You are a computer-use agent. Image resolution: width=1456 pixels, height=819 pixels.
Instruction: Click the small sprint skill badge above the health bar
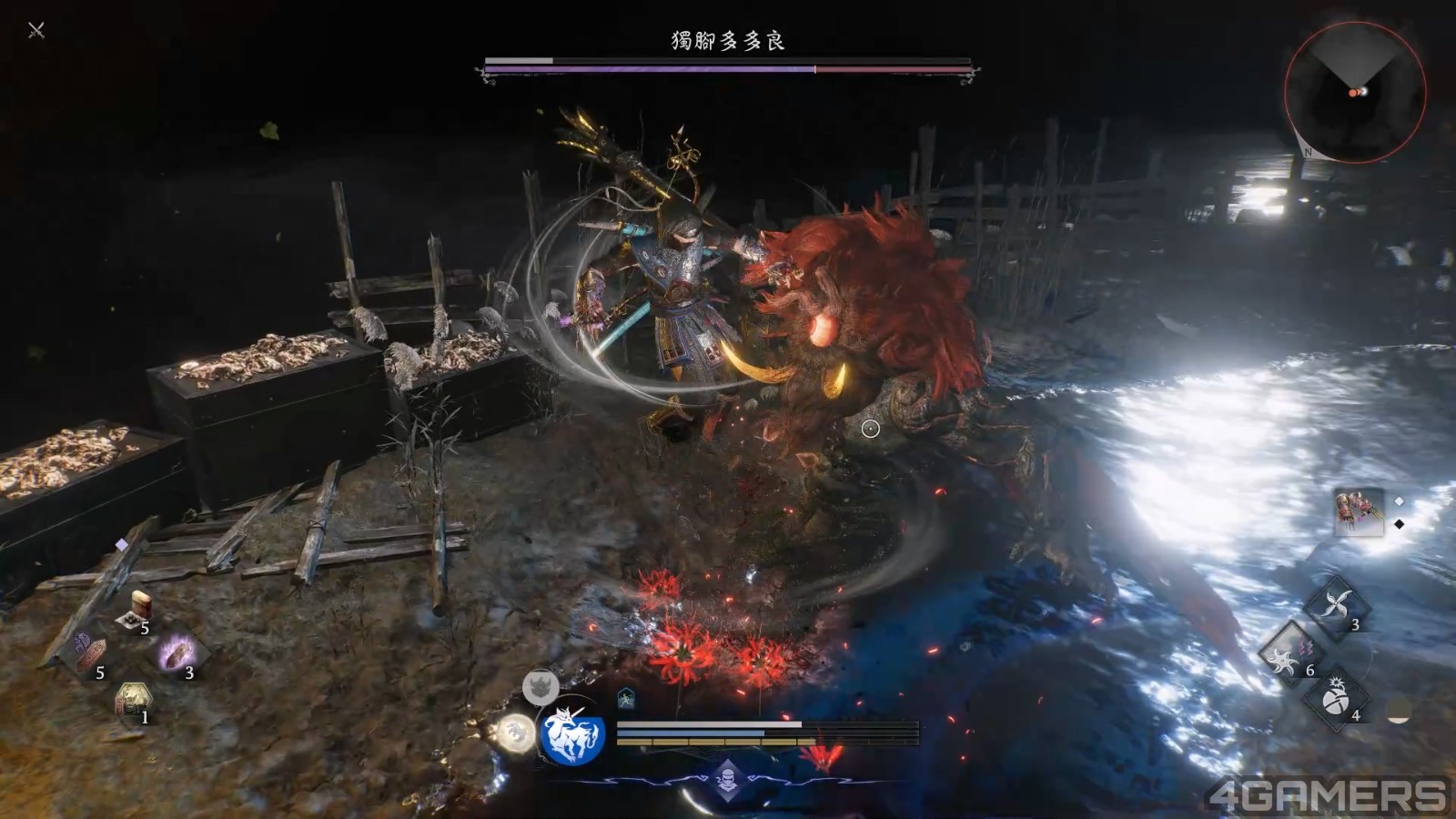tap(626, 697)
